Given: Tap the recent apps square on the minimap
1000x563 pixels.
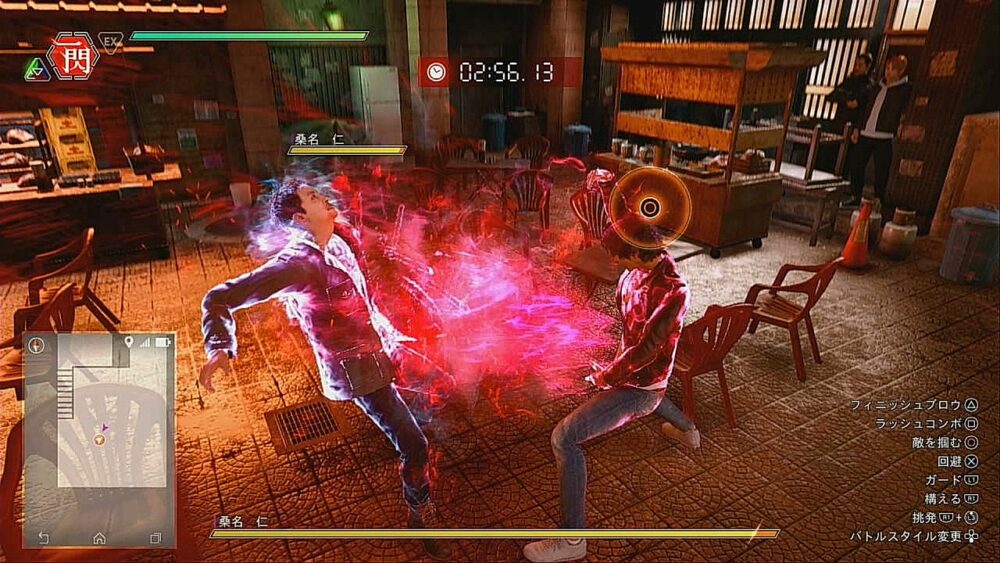Looking at the screenshot, I should click(155, 538).
